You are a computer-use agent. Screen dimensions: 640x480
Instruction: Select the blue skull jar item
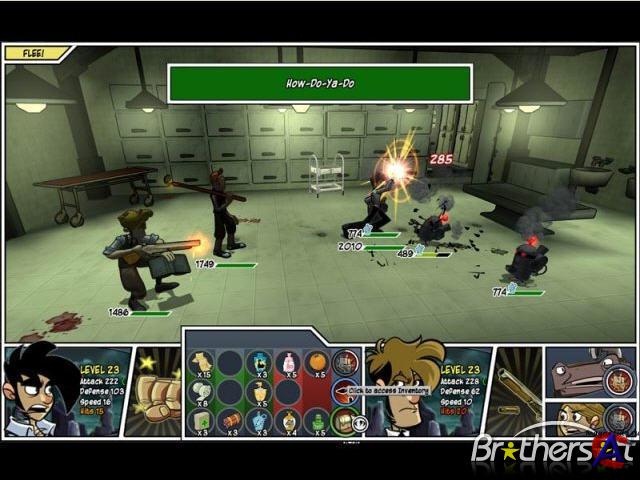[259, 362]
